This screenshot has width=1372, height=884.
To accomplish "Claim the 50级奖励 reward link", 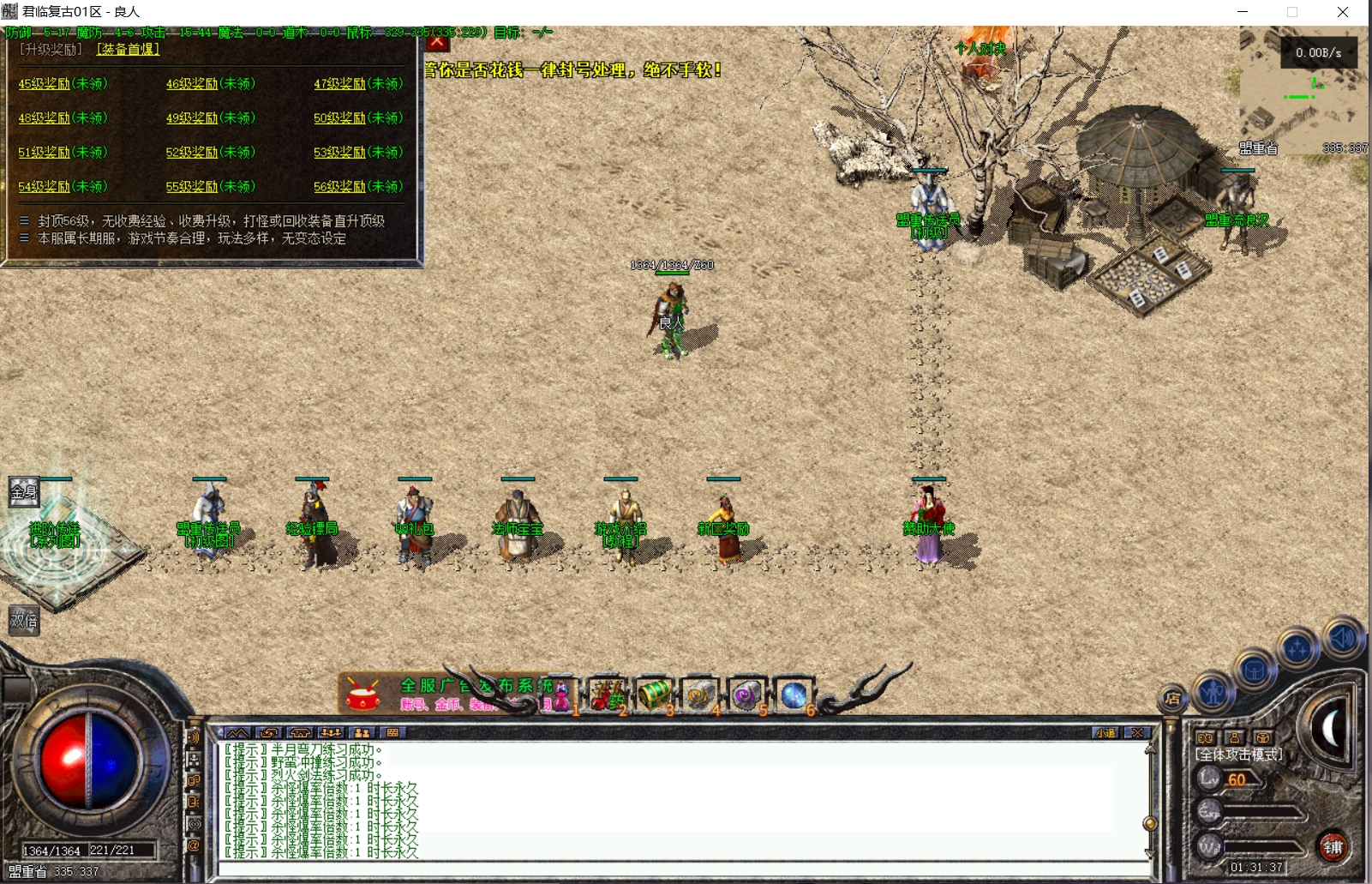I will [358, 117].
